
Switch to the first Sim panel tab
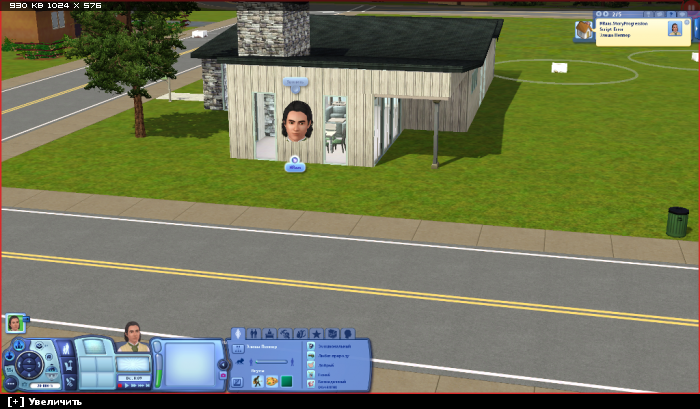[x=239, y=333]
